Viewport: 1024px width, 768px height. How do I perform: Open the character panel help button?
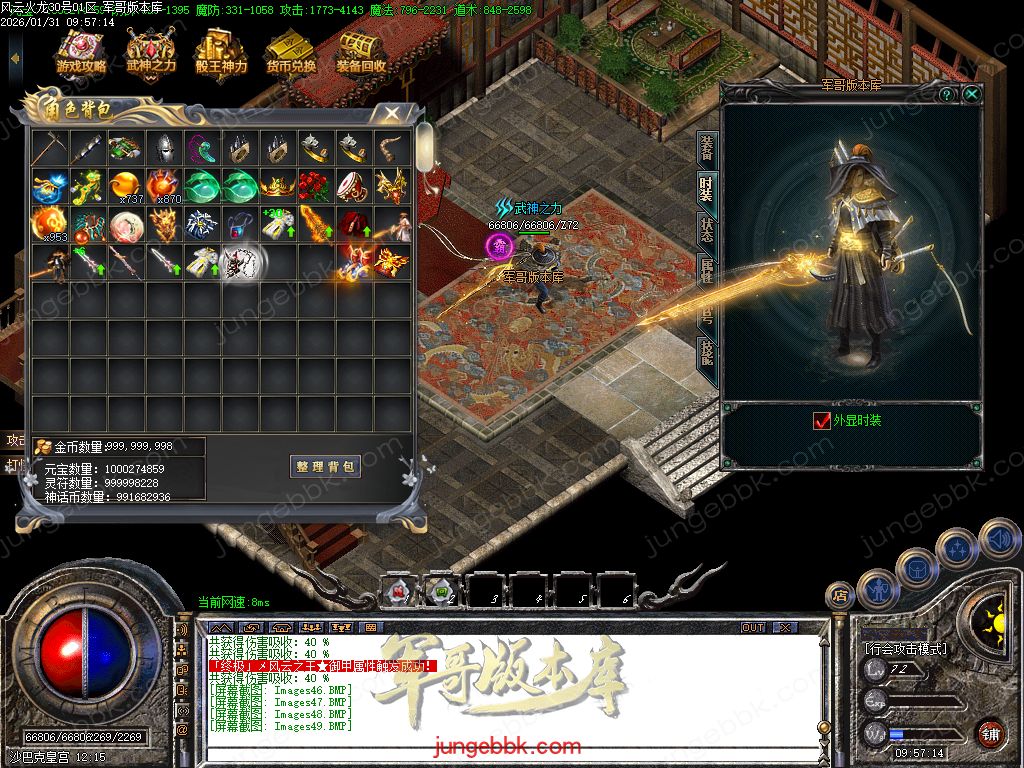pyautogui.click(x=946, y=94)
